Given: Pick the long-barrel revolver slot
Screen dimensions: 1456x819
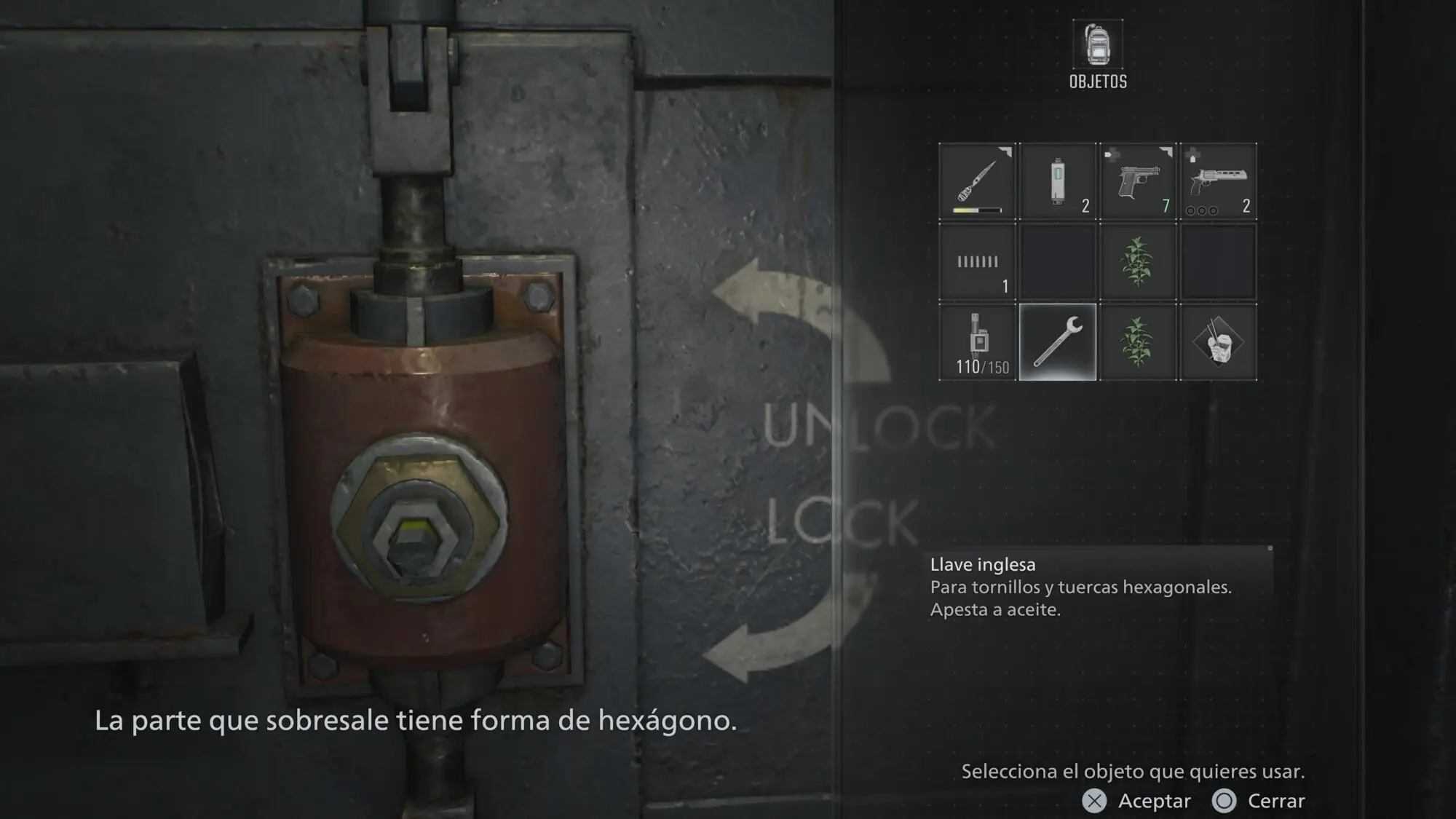Looking at the screenshot, I should pos(1218,181).
